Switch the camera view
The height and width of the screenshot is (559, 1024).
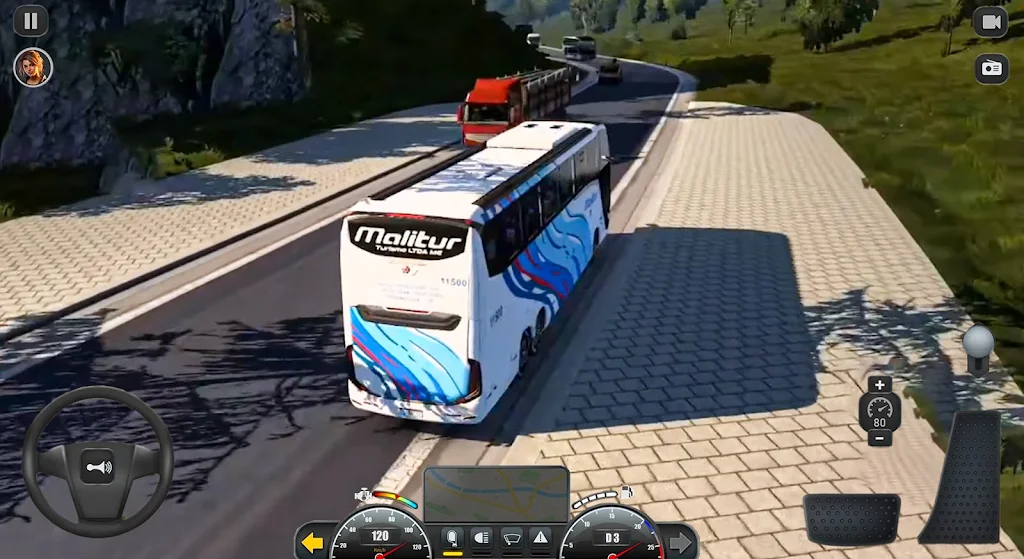pyautogui.click(x=990, y=21)
